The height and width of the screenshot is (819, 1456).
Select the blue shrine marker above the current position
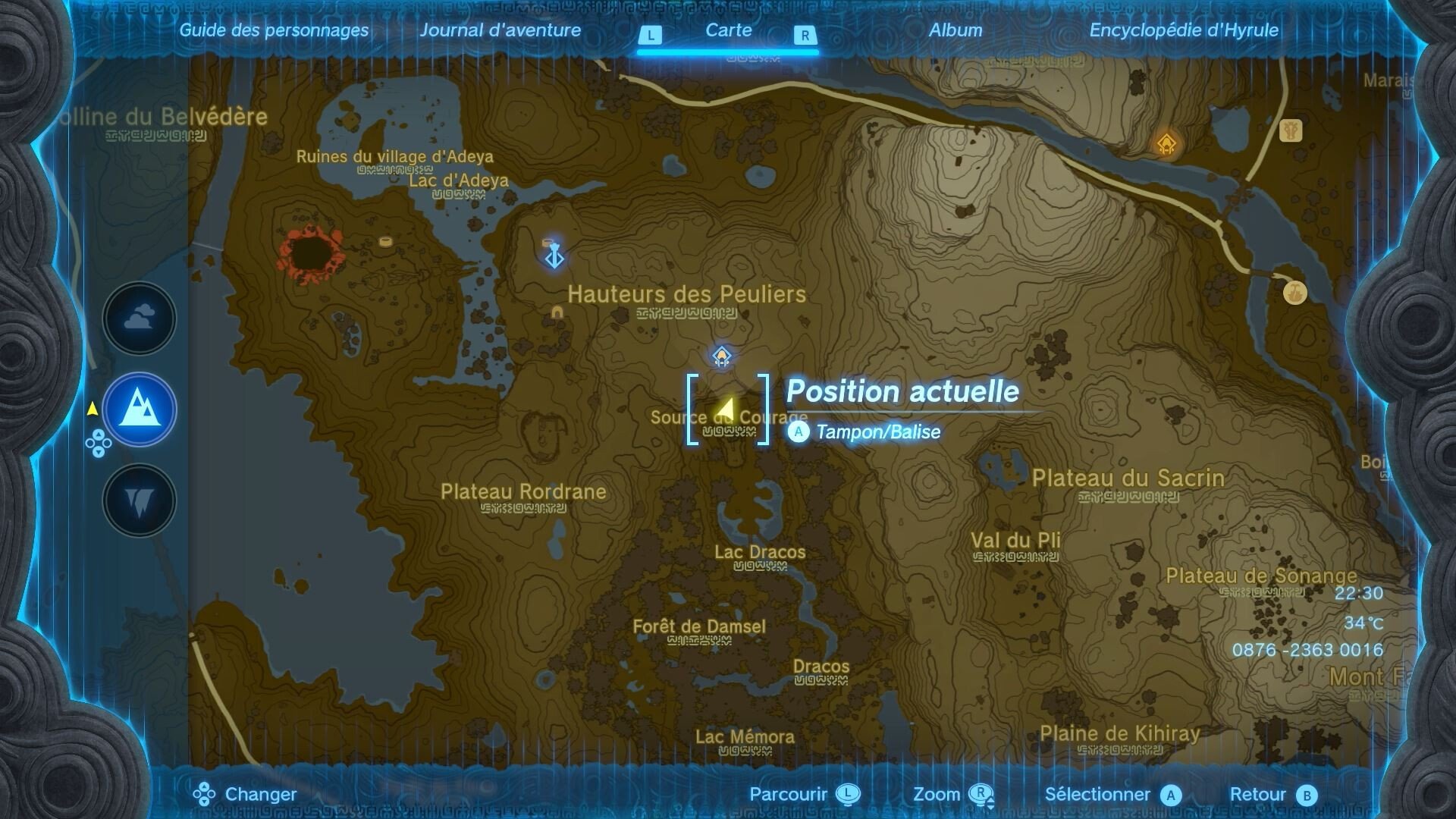click(x=722, y=356)
